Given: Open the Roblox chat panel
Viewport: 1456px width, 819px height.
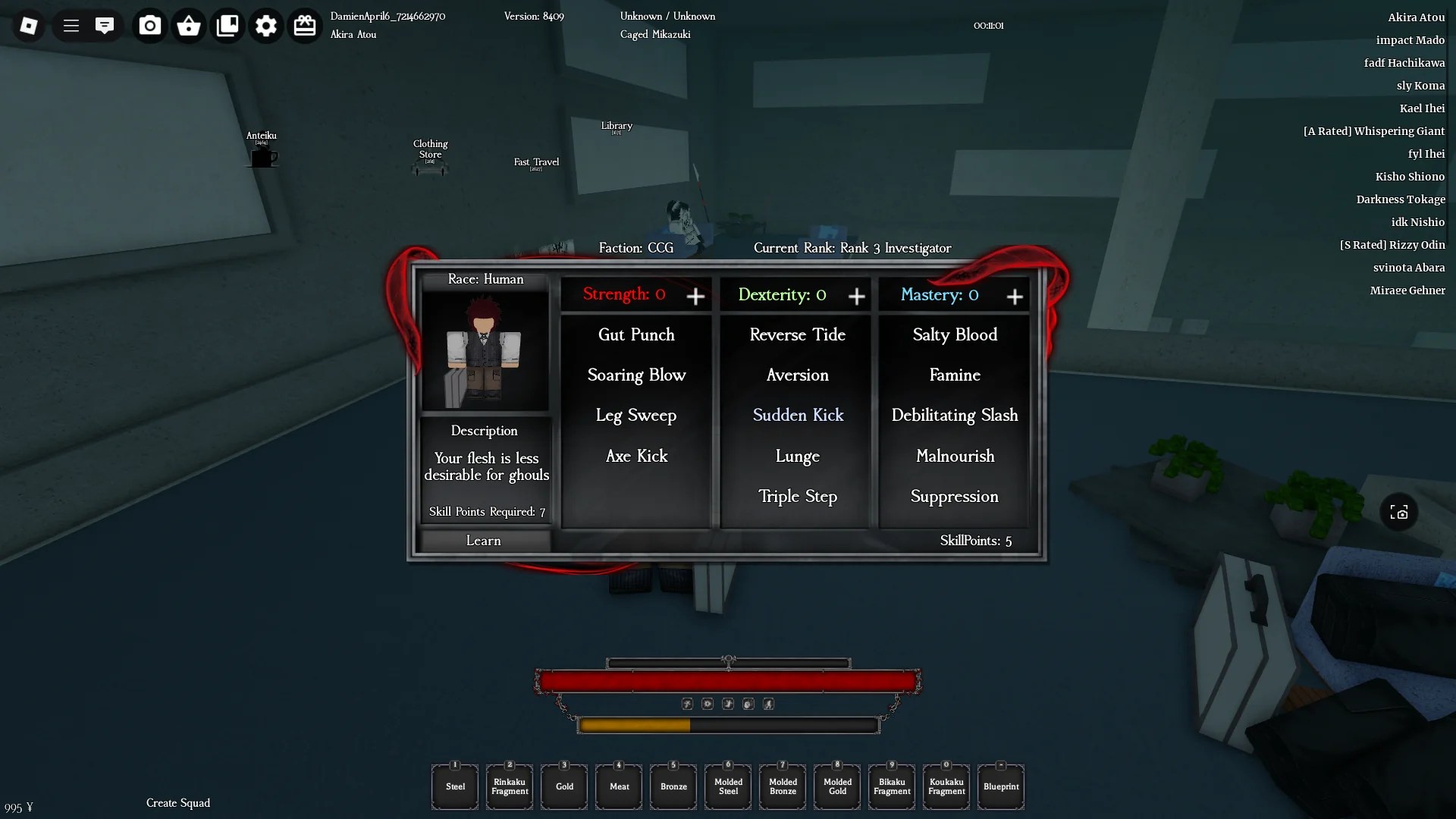Looking at the screenshot, I should click(105, 25).
